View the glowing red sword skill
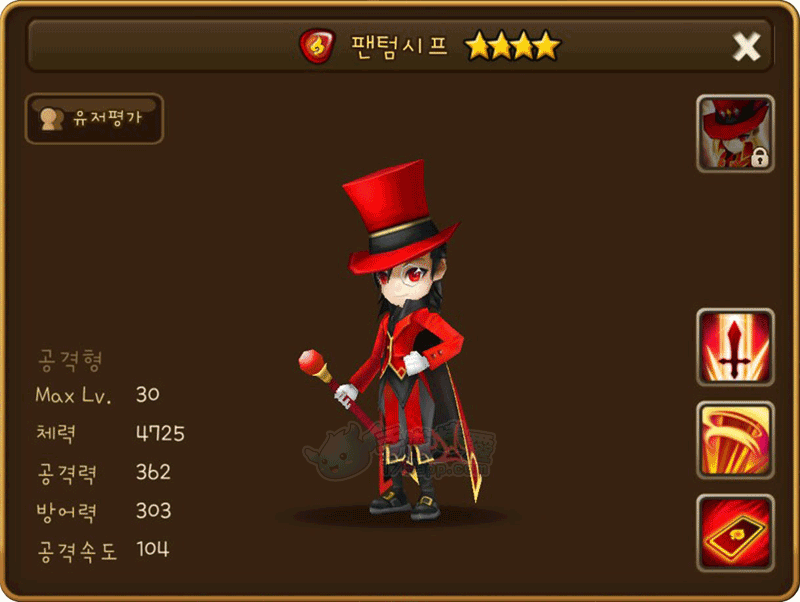Screen dimensions: 800x602 (x=735, y=347)
